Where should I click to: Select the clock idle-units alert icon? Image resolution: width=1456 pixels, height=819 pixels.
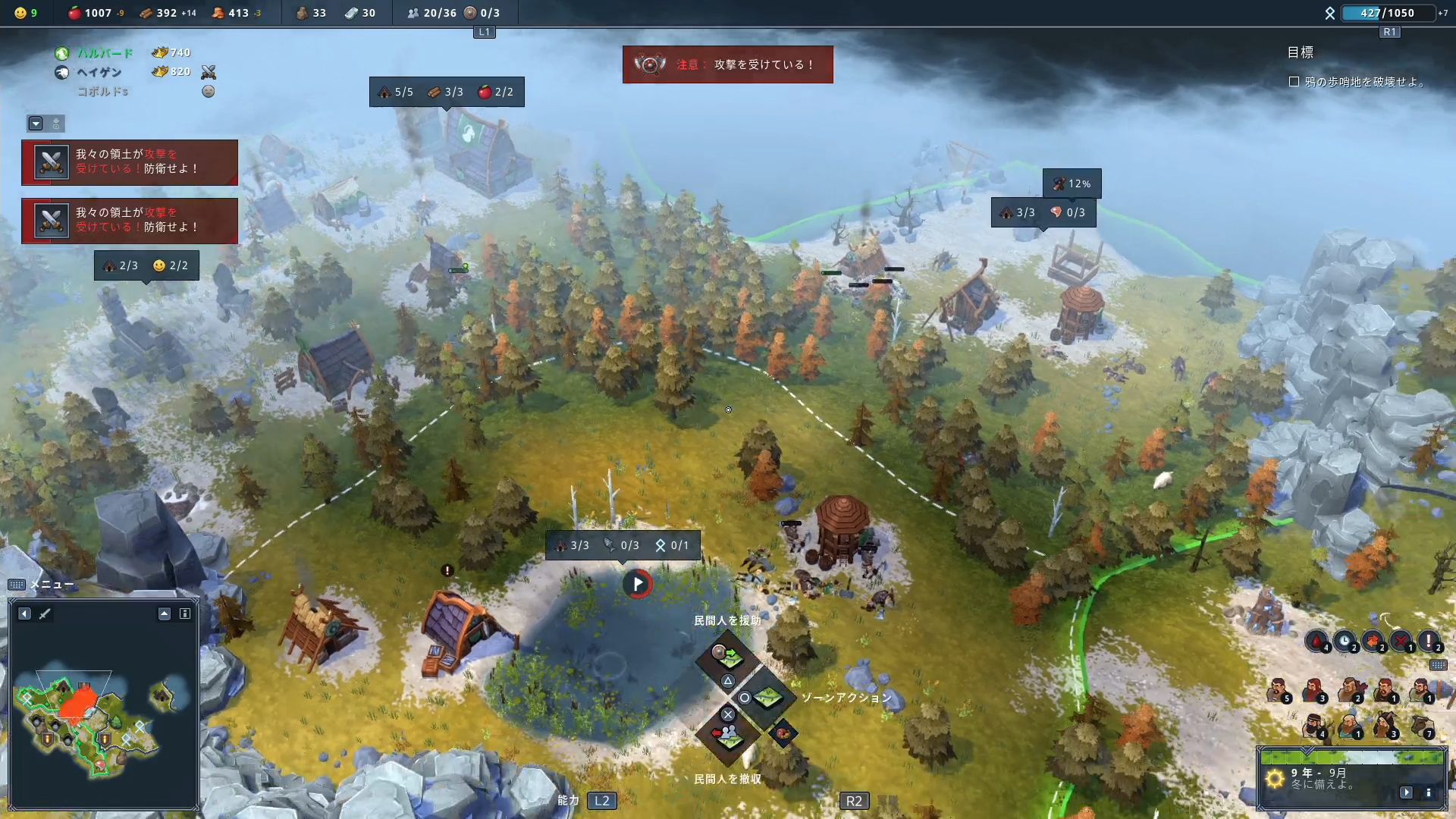point(1345,642)
